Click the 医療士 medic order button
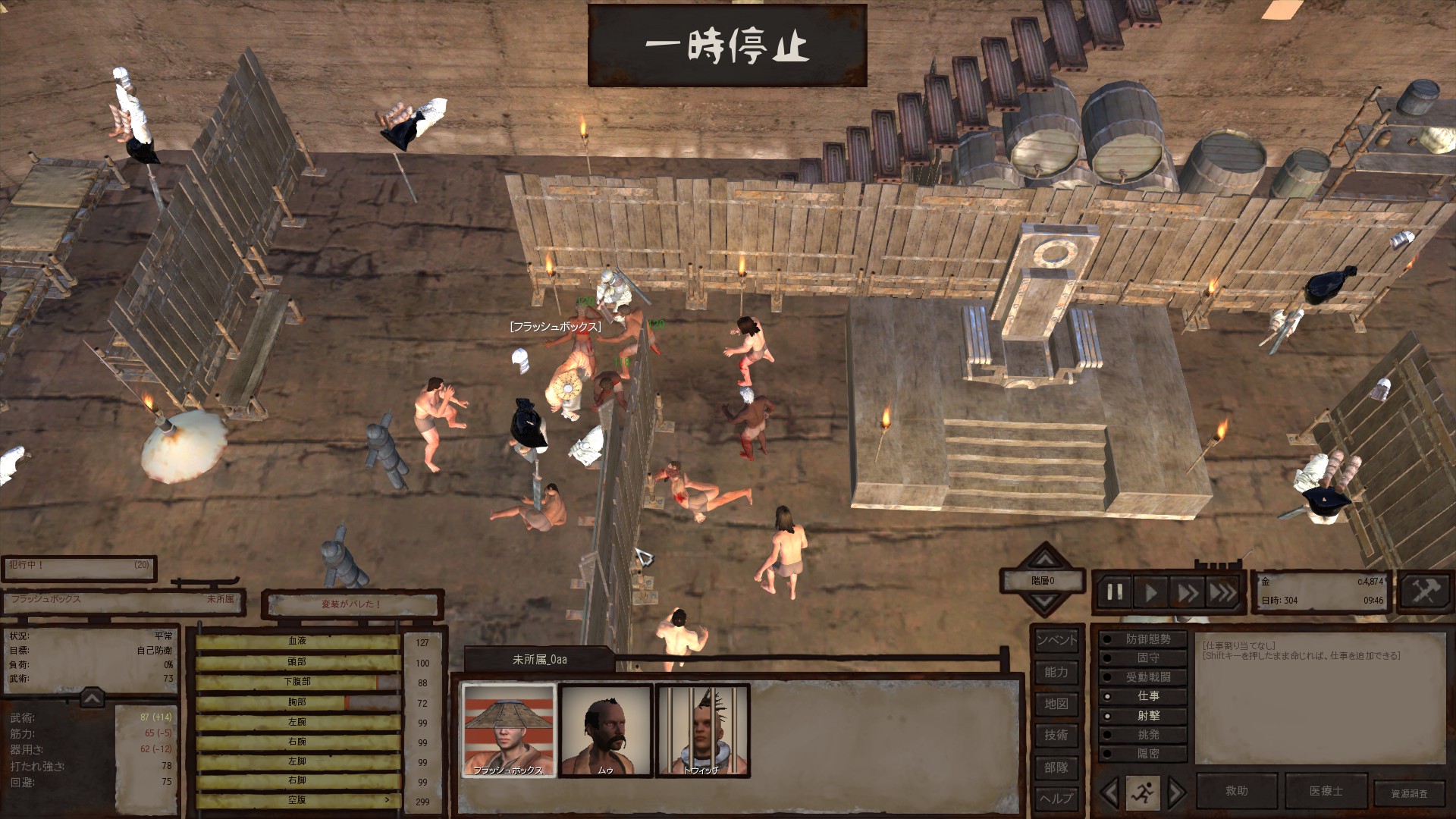Screen dimensions: 1456x819 [x=1326, y=791]
